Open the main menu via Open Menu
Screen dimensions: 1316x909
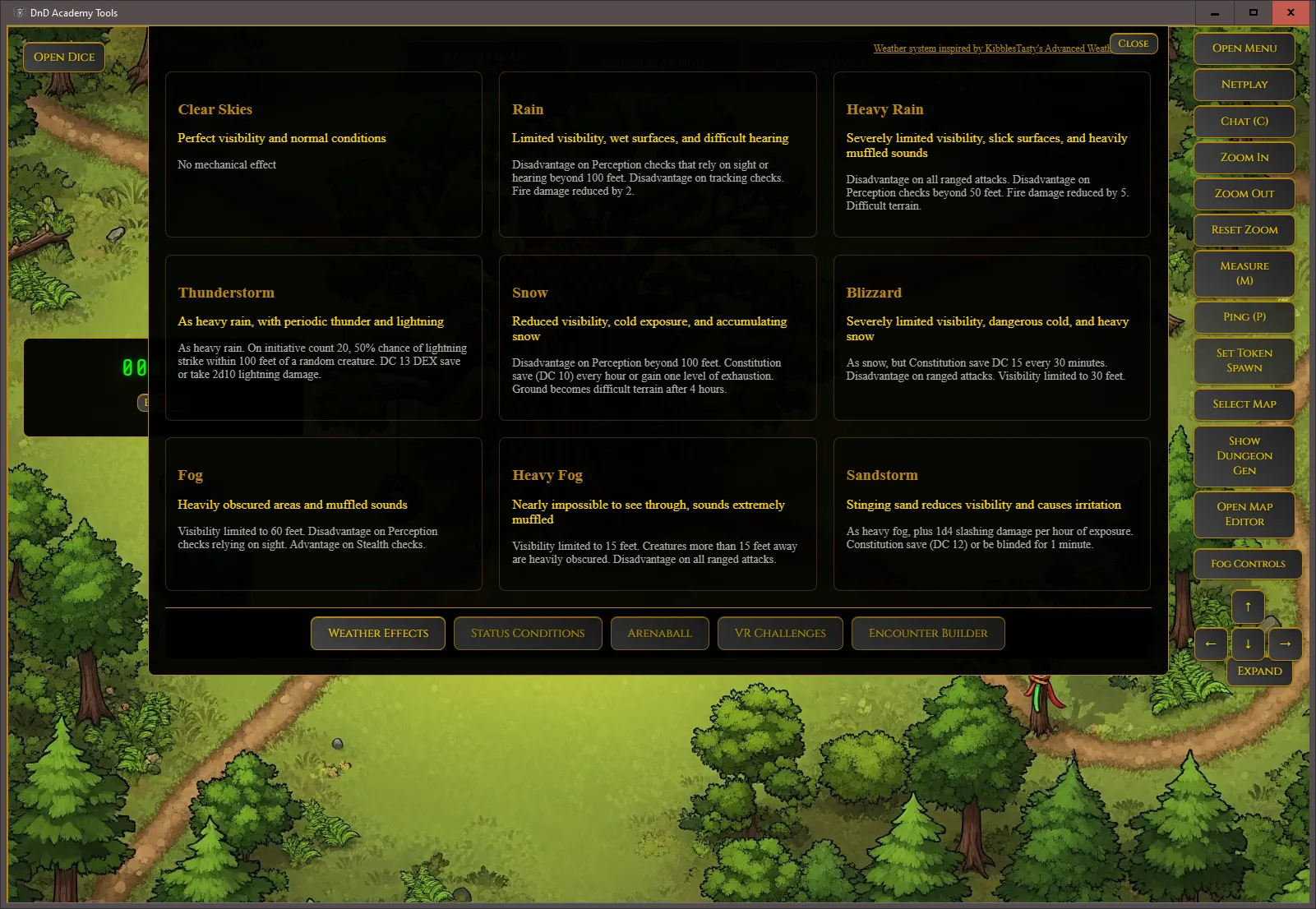(x=1244, y=48)
